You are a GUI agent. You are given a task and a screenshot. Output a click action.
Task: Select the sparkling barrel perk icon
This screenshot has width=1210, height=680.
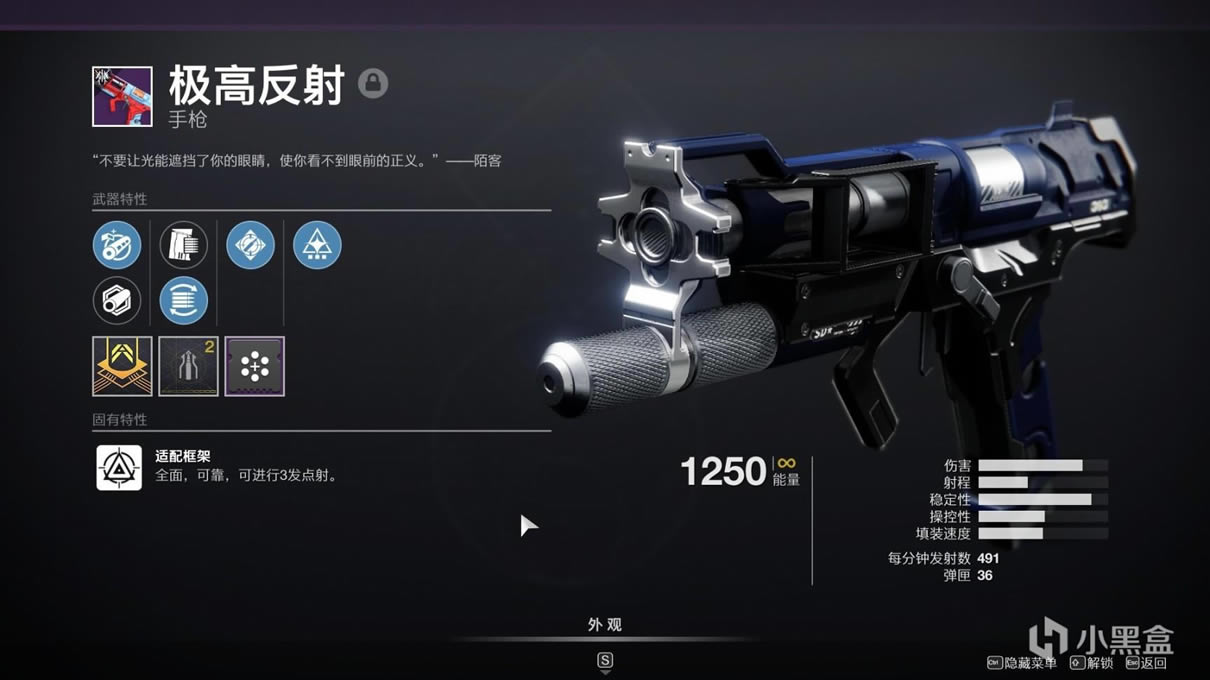tap(117, 245)
